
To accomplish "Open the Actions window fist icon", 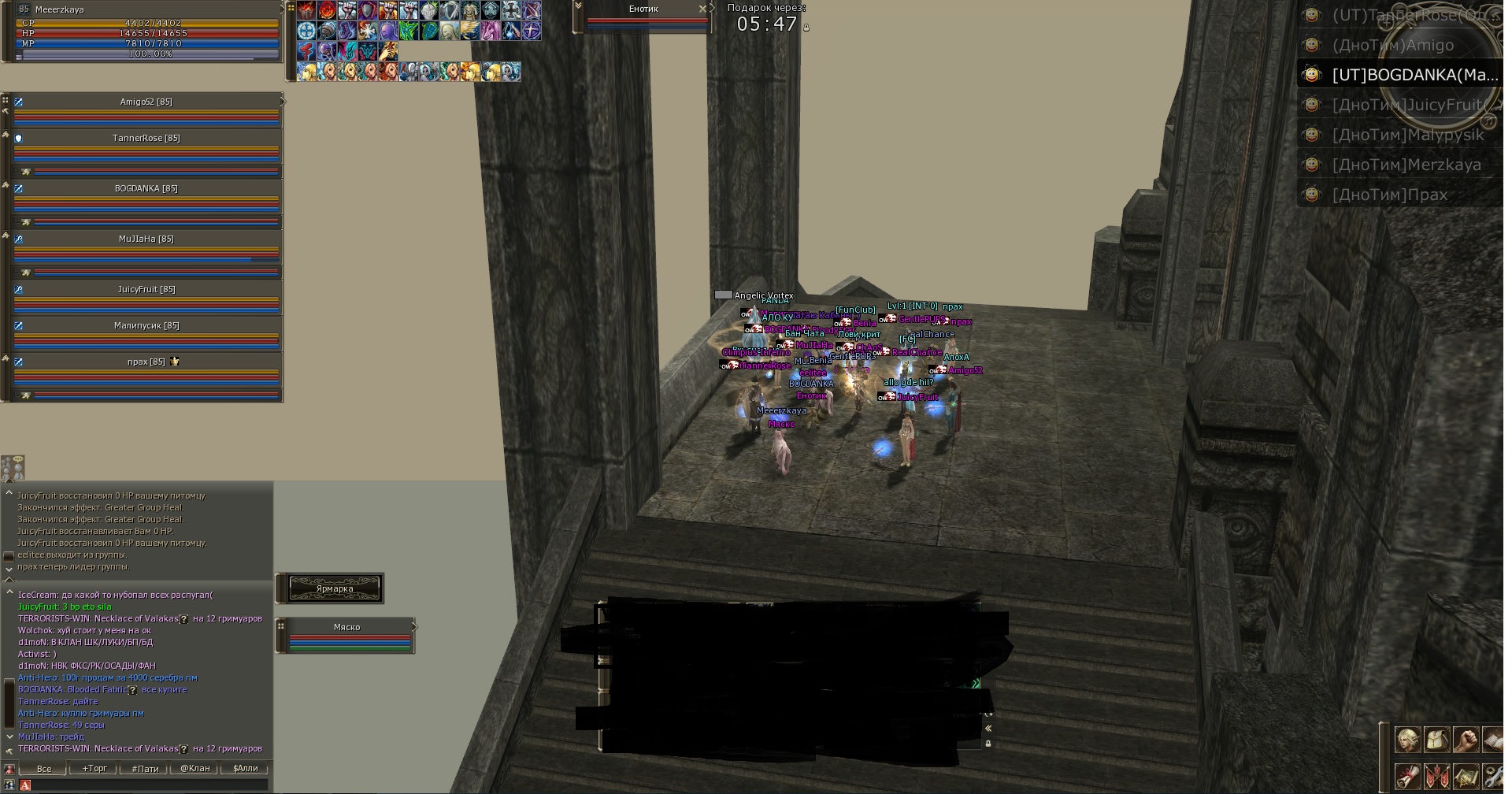I will pyautogui.click(x=1465, y=740).
